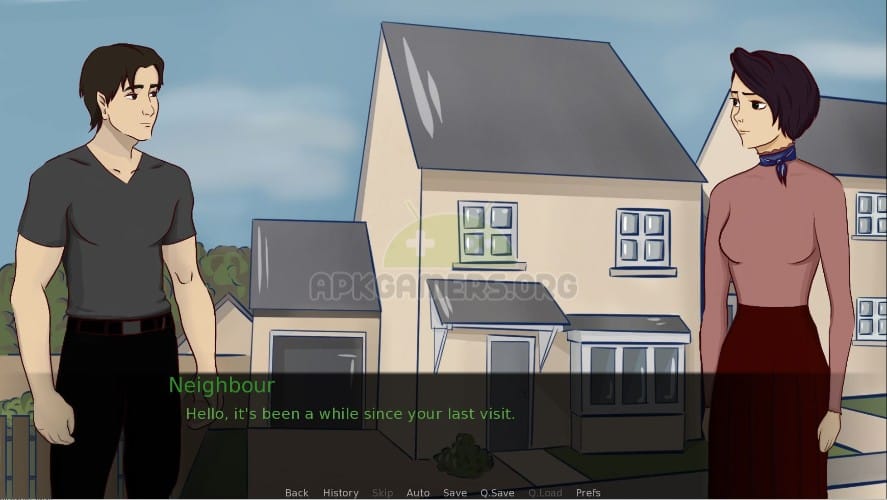
Task: Do a quick save with Q.Save
Action: tap(497, 493)
